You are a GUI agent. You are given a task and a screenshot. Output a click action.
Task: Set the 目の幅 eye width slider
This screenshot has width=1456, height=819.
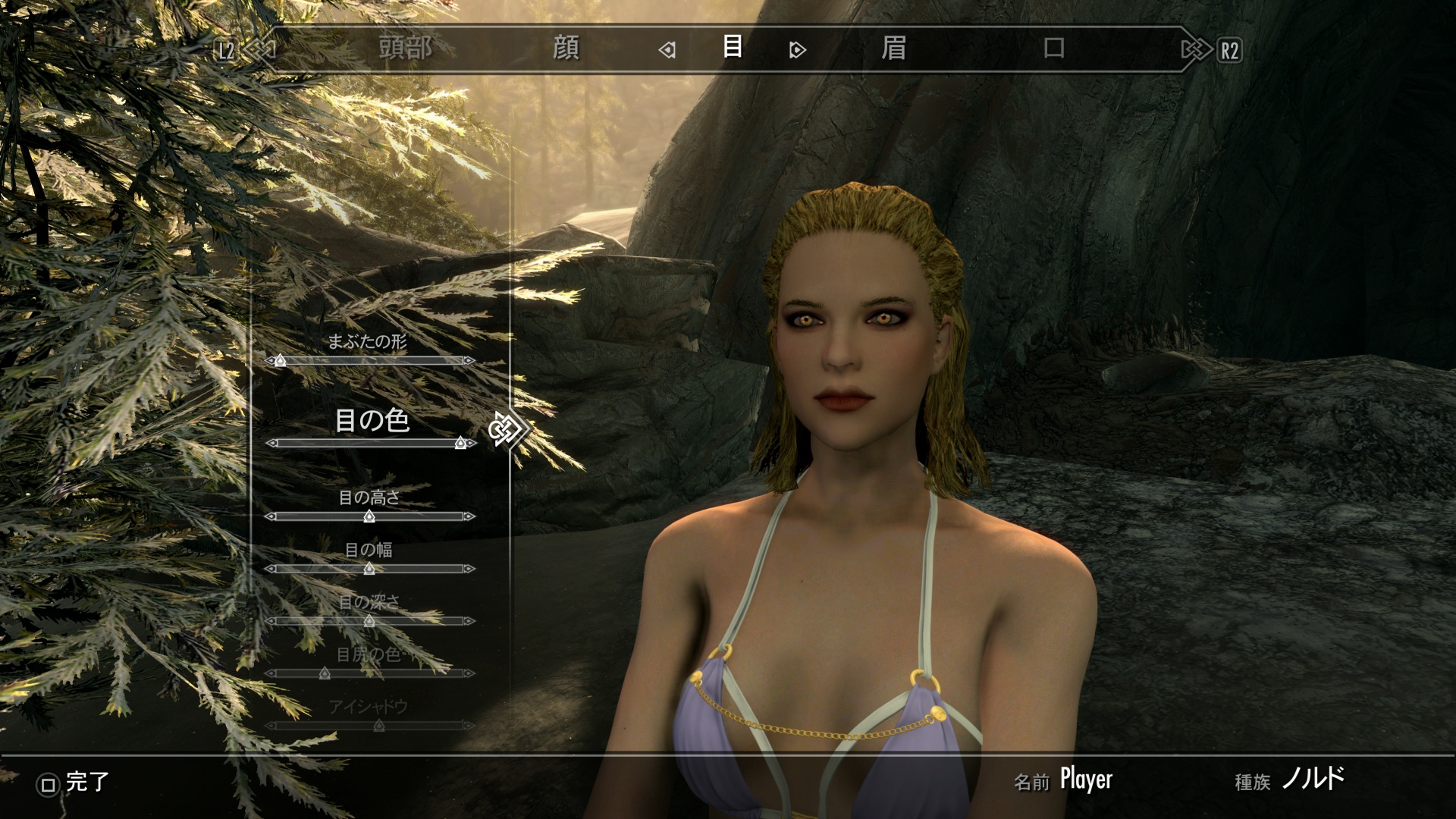tap(369, 569)
